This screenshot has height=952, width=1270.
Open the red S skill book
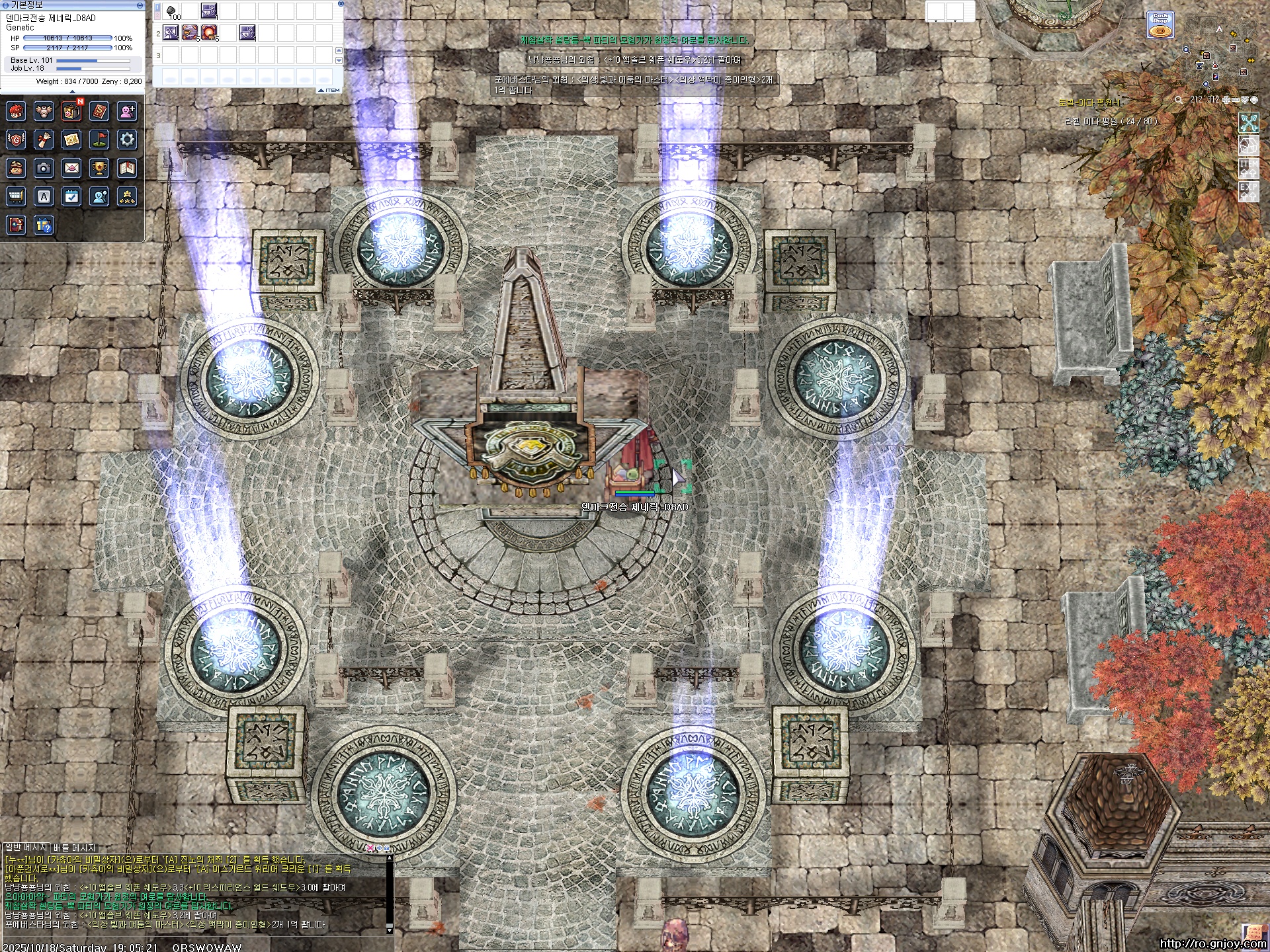tap(99, 111)
